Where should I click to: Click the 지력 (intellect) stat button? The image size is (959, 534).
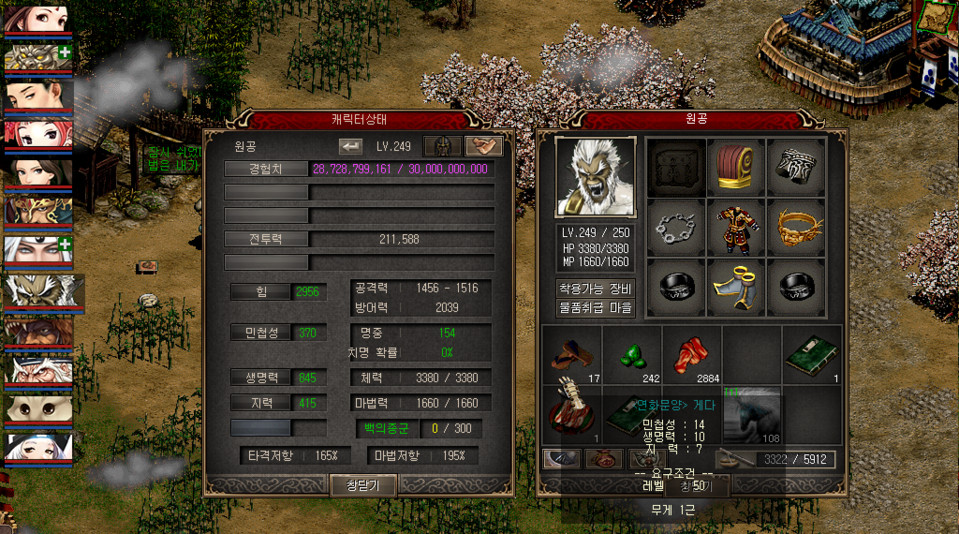(260, 403)
